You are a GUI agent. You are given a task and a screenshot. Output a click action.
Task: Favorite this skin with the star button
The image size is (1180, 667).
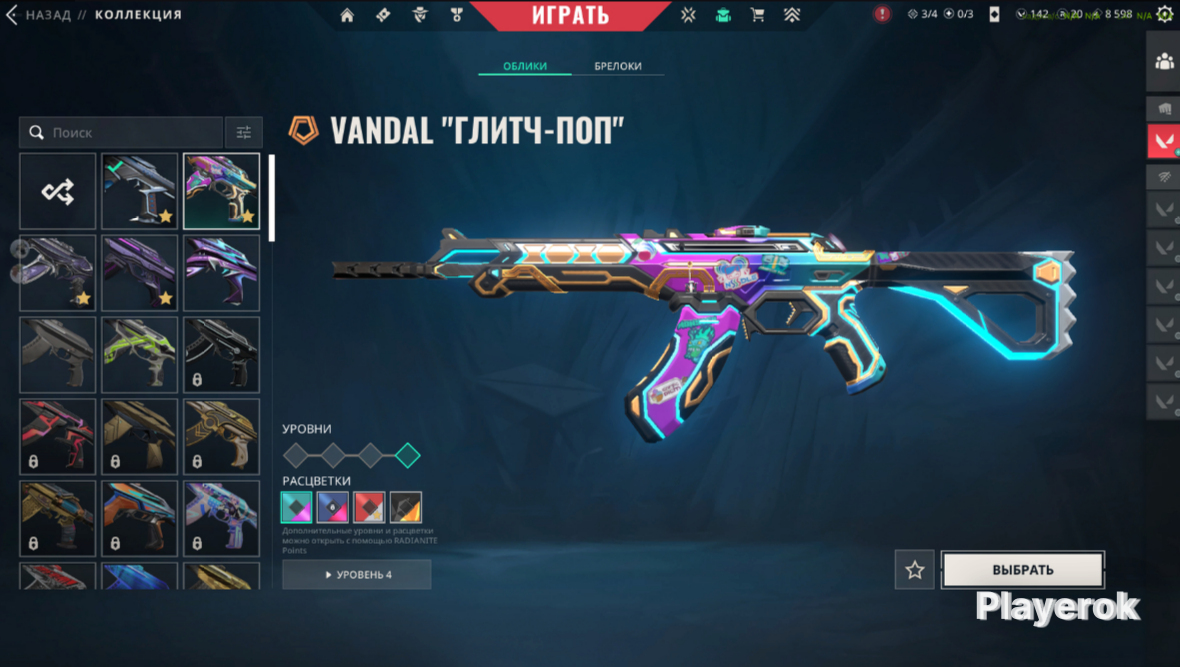click(914, 570)
